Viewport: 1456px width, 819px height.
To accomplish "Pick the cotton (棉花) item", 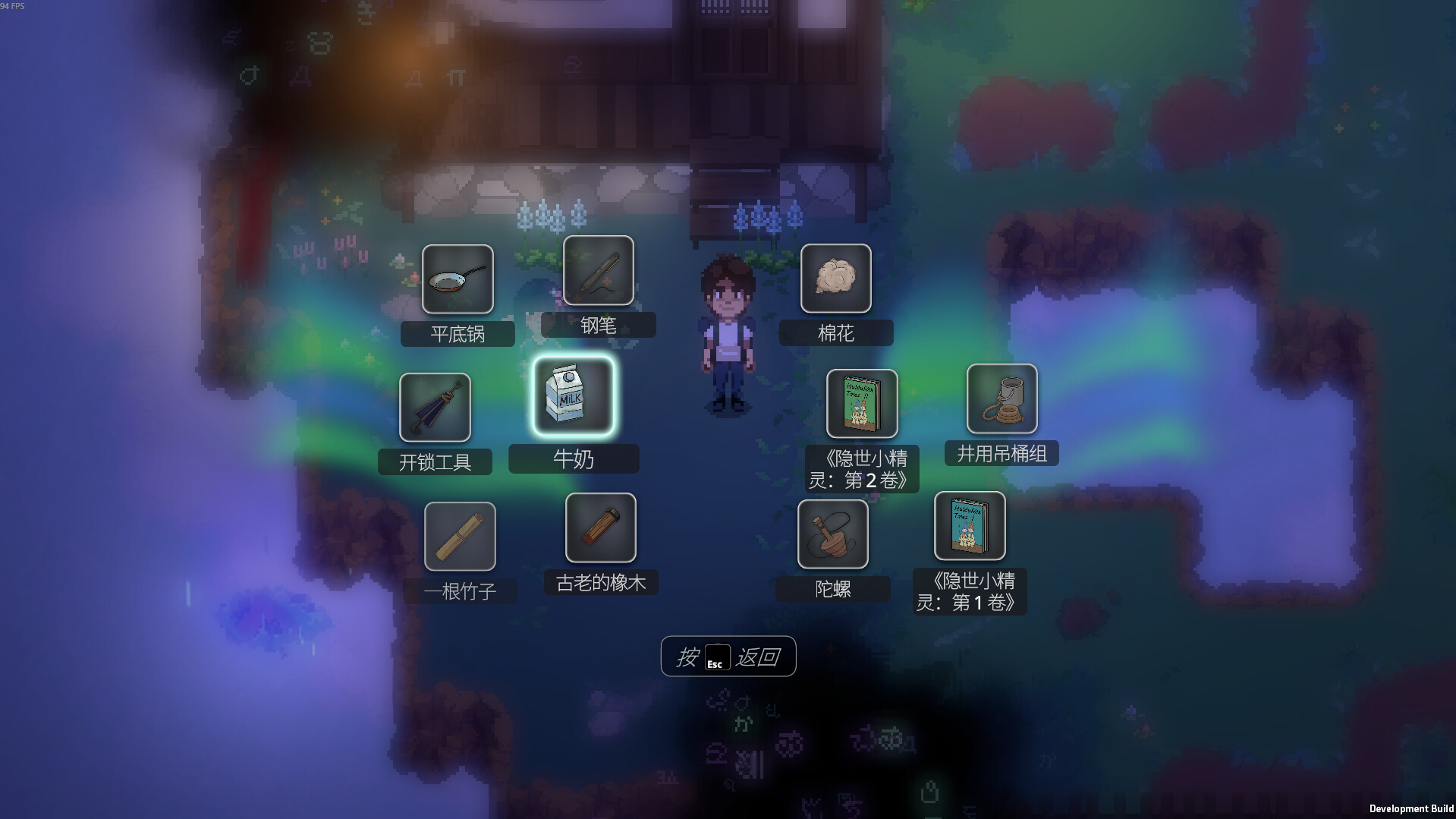I will [835, 279].
